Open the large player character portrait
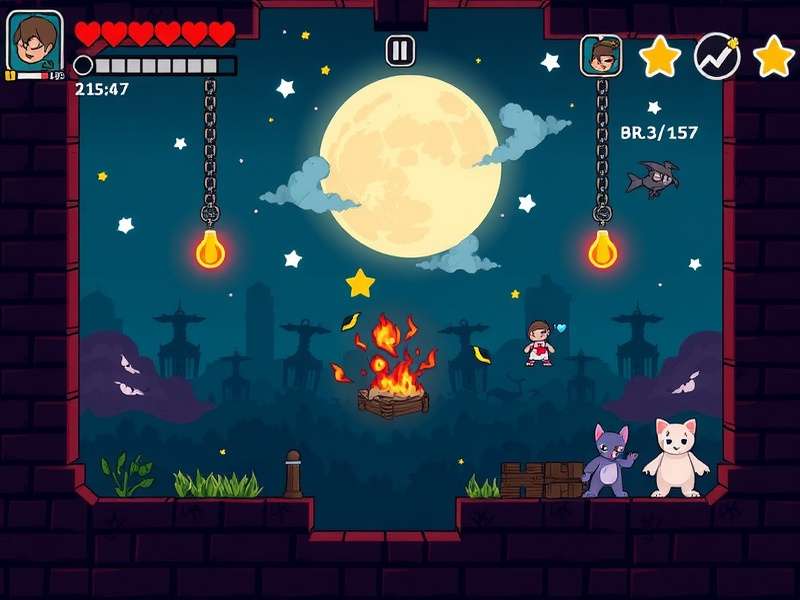 point(35,42)
